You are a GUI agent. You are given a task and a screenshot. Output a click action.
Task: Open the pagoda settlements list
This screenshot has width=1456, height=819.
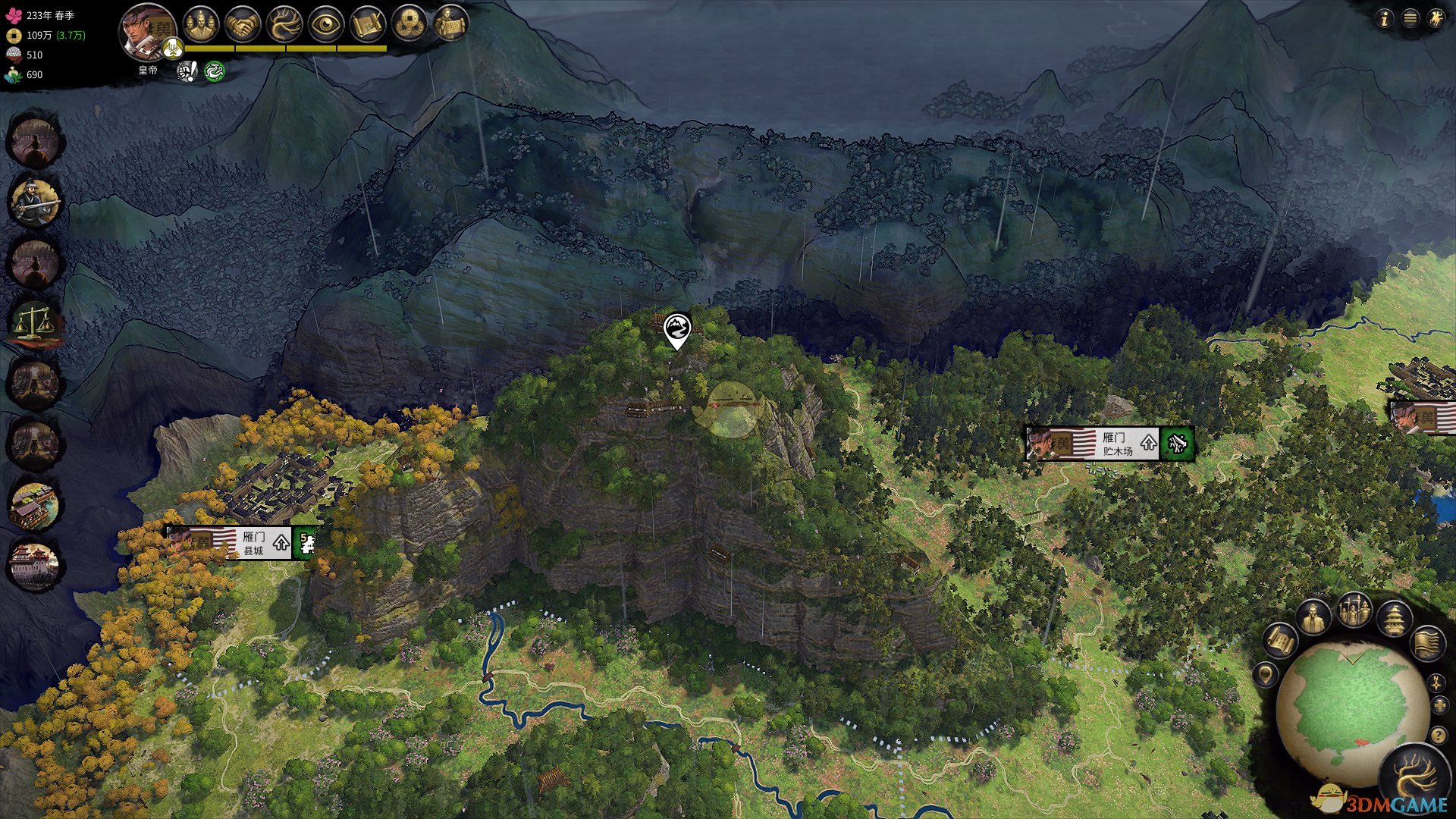click(1394, 620)
